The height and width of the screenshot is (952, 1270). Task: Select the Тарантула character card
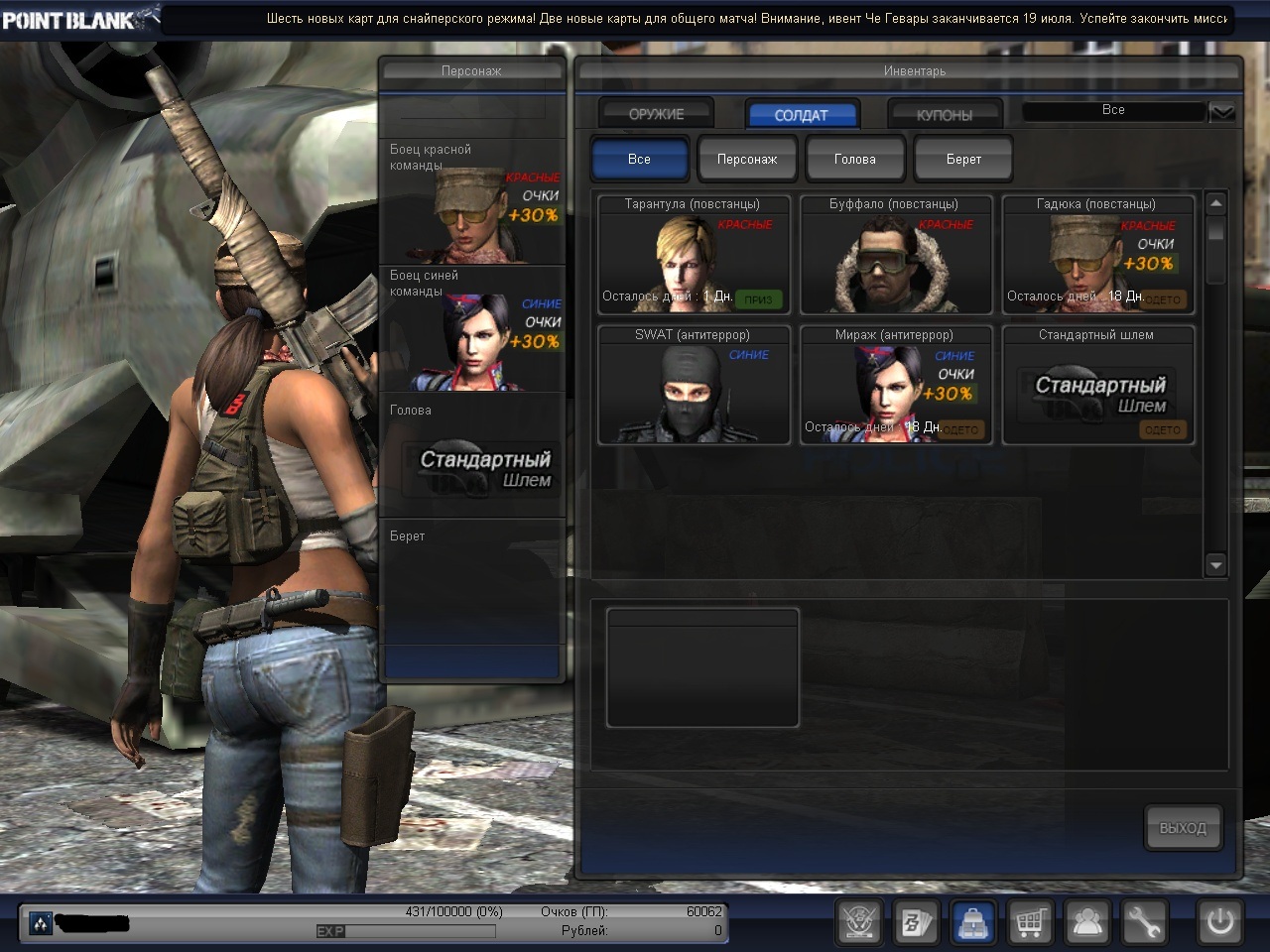[x=694, y=255]
